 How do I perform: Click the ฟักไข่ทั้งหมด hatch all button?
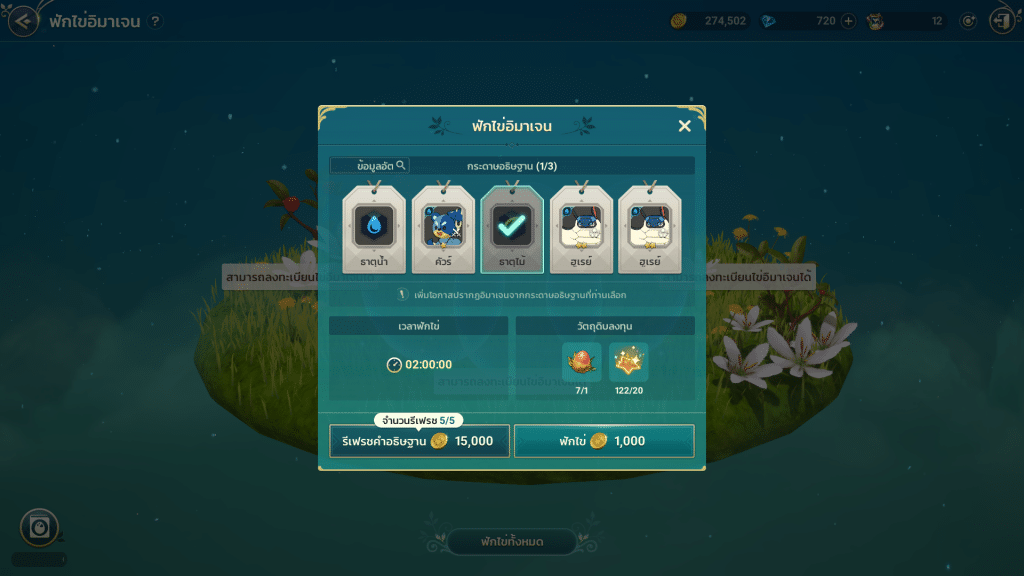click(x=511, y=542)
